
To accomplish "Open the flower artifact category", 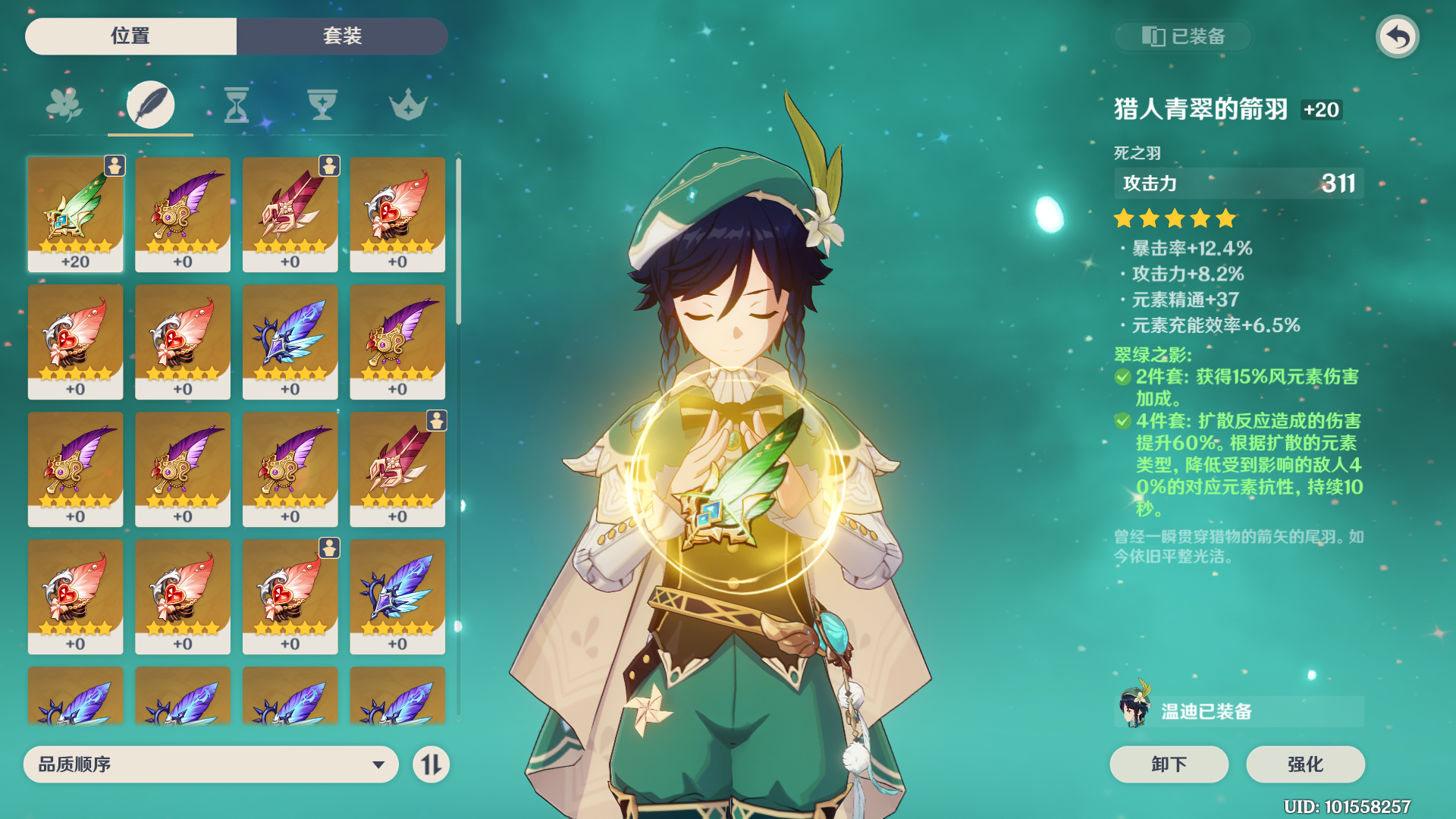I will coord(64,105).
